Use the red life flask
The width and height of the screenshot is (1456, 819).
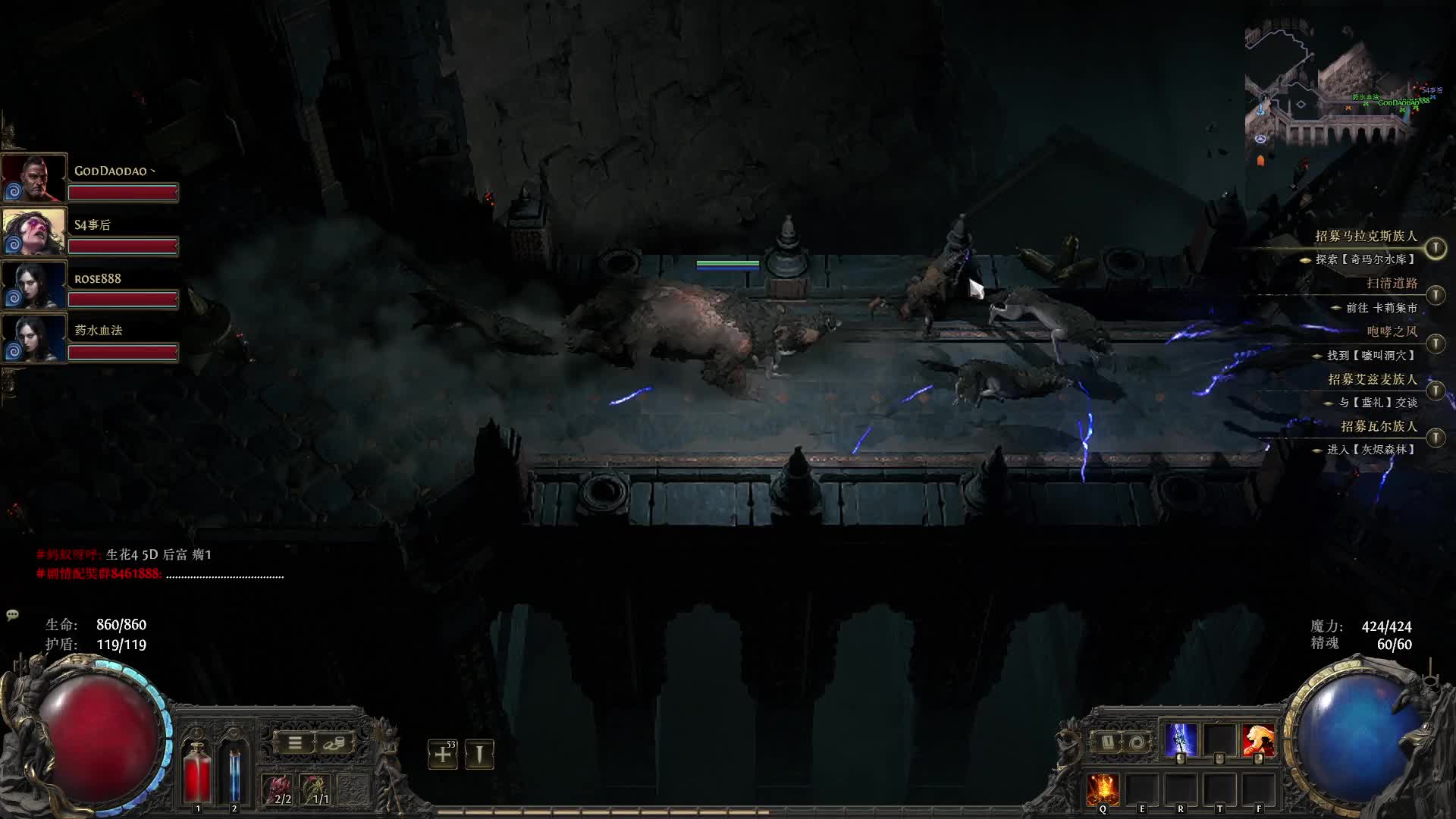[x=198, y=772]
